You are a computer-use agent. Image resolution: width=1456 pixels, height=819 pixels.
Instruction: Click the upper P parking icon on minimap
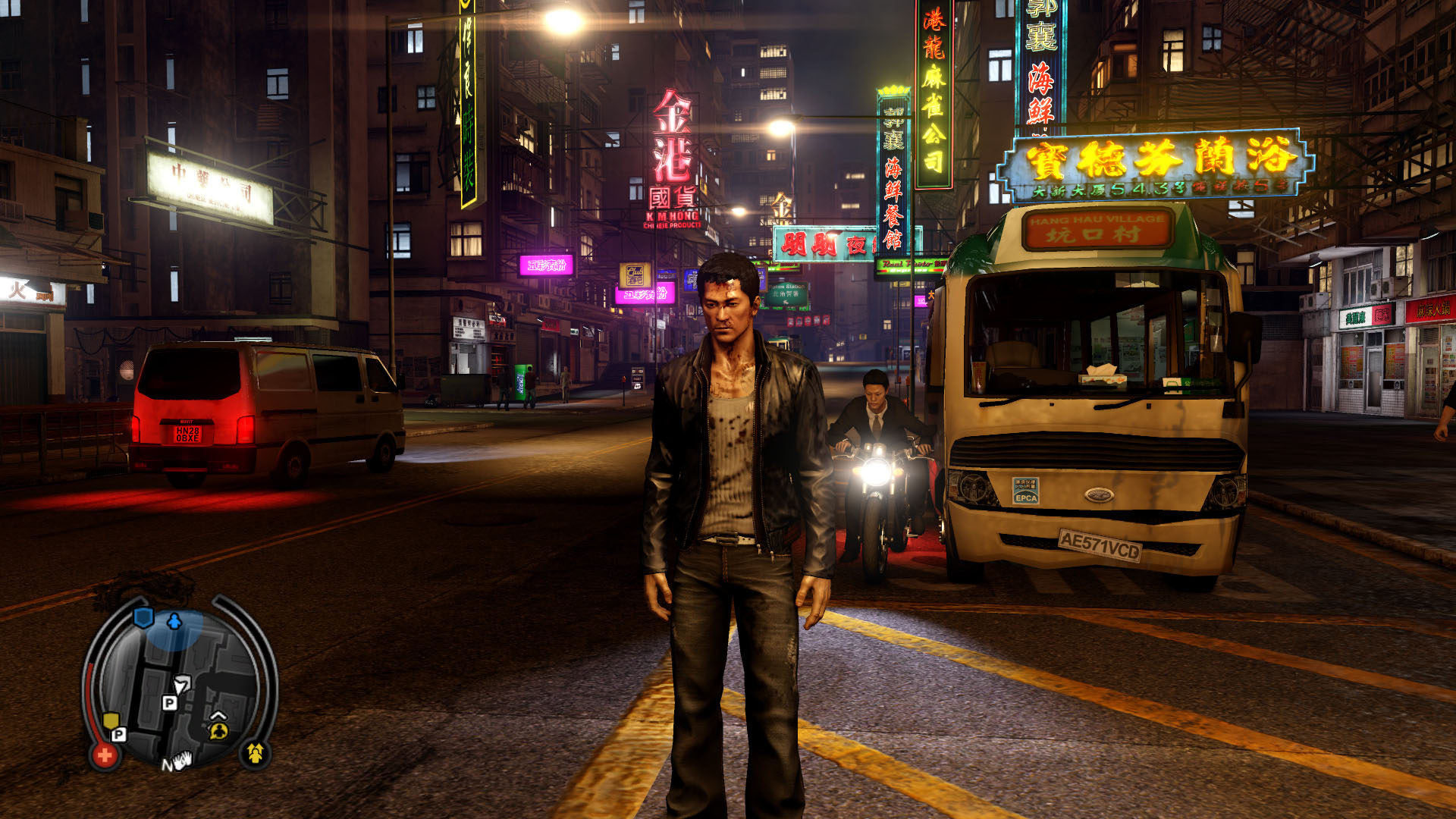(x=170, y=702)
